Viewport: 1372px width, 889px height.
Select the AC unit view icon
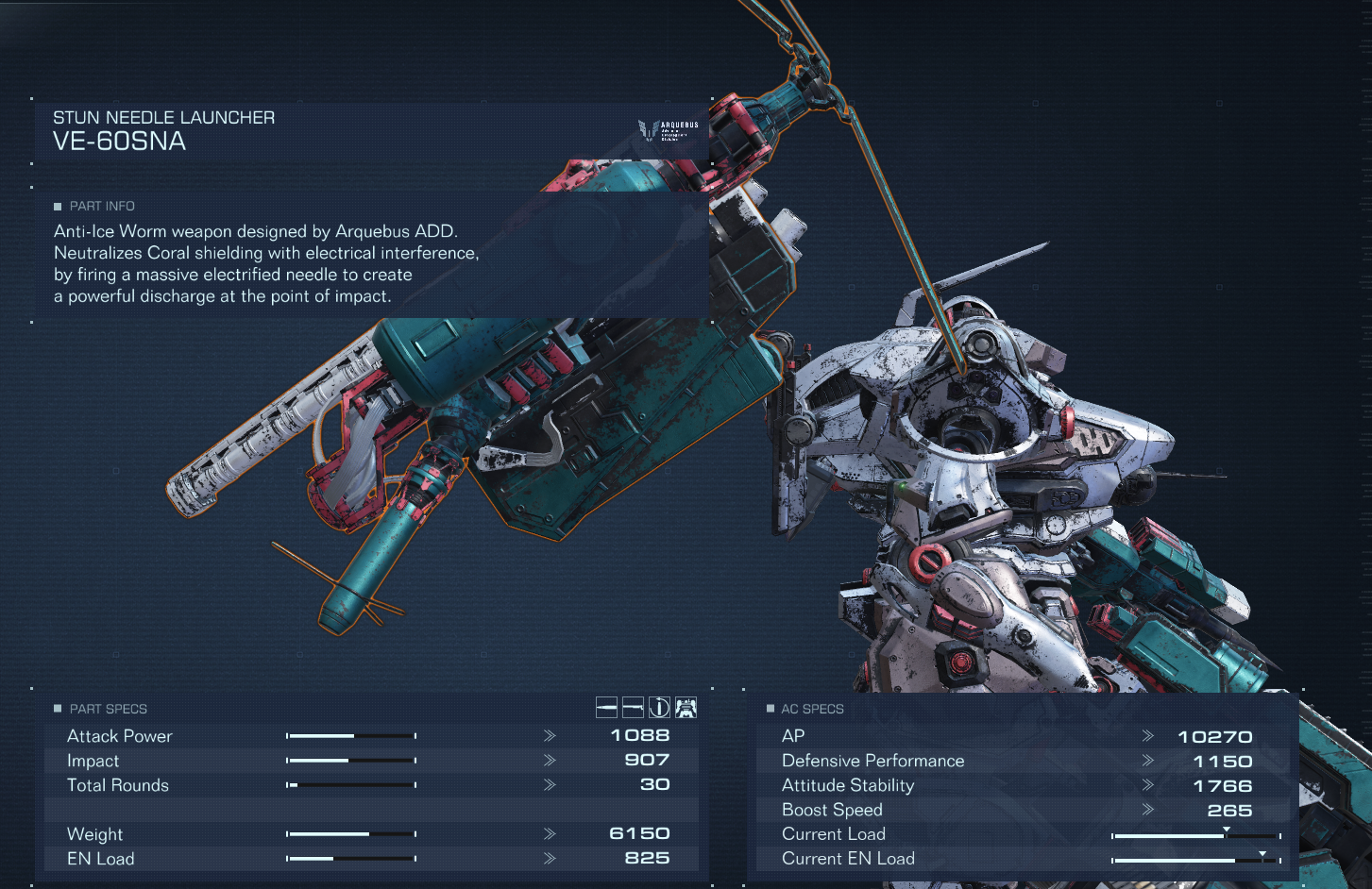(x=686, y=707)
